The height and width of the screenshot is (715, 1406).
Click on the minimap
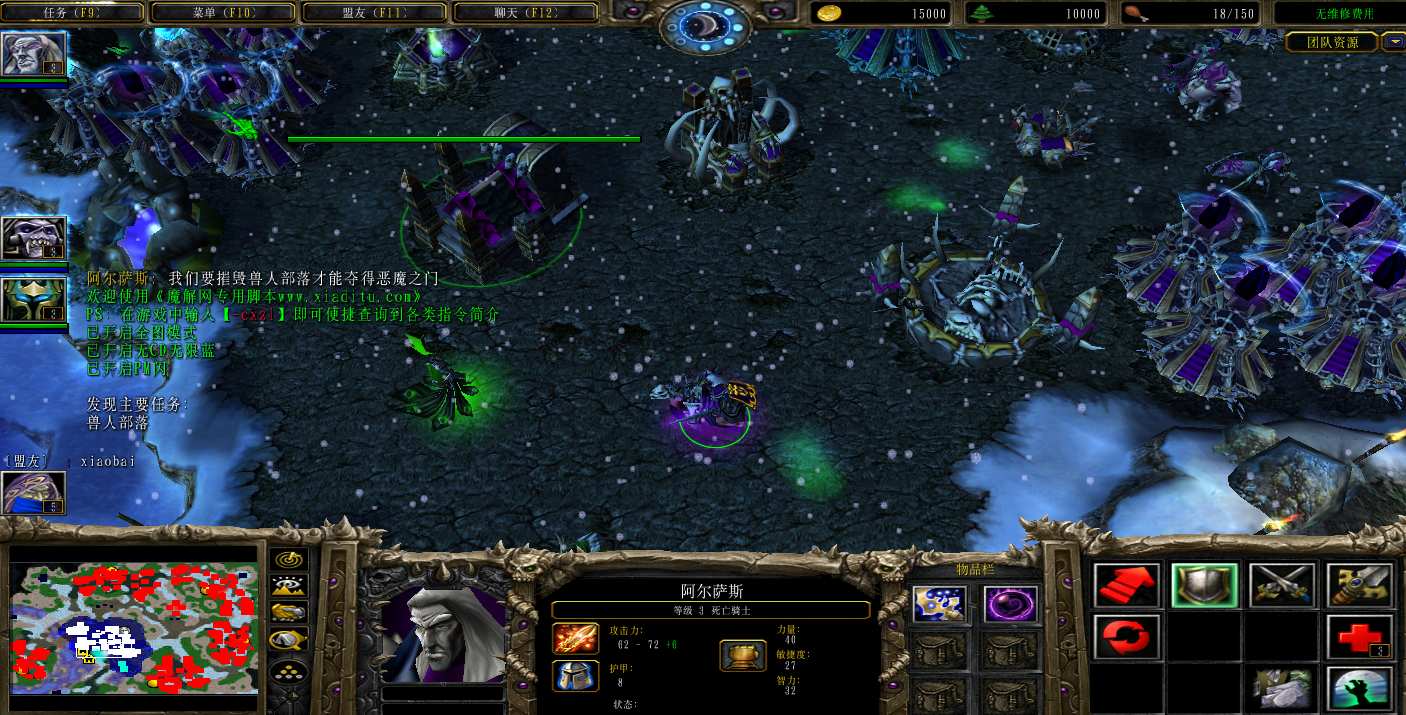133,628
